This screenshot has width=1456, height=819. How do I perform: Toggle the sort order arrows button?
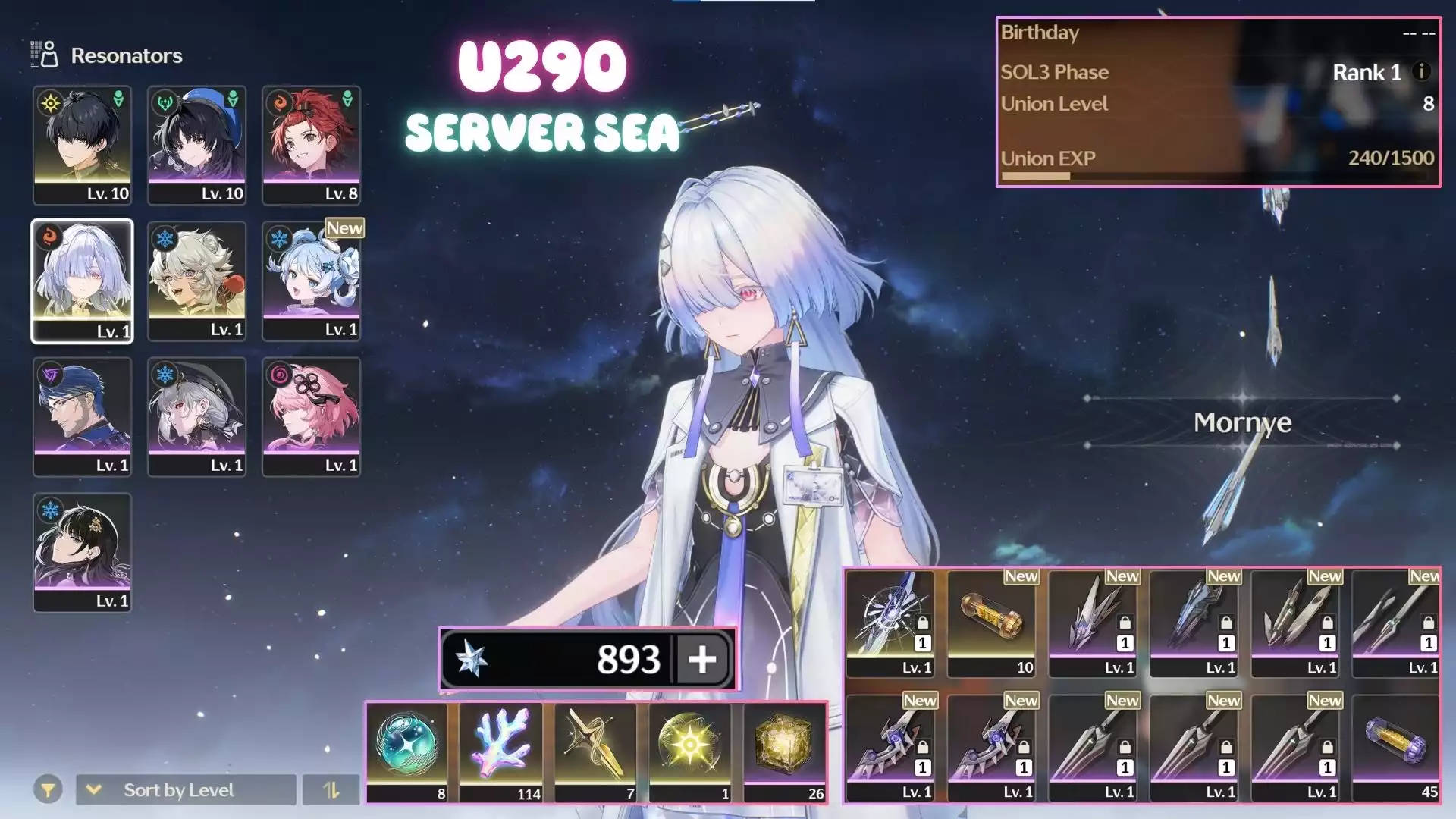coord(331,790)
